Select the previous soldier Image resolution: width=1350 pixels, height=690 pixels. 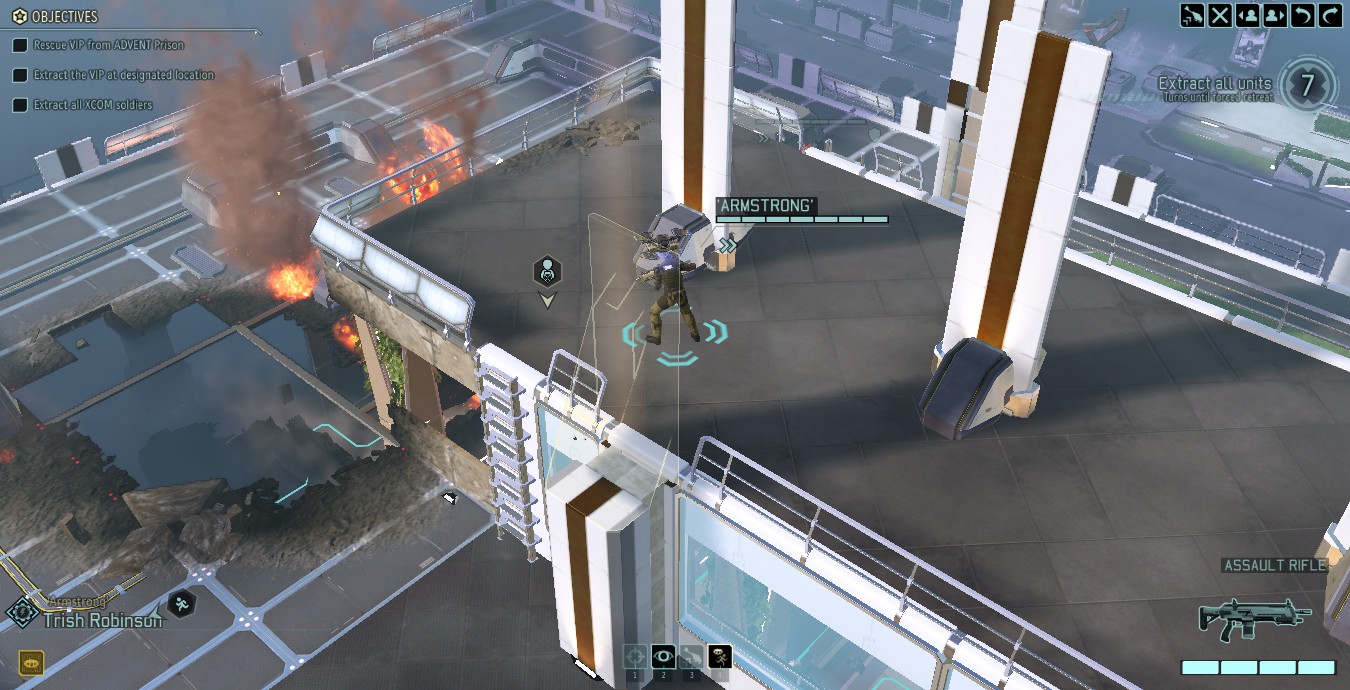tap(1248, 15)
